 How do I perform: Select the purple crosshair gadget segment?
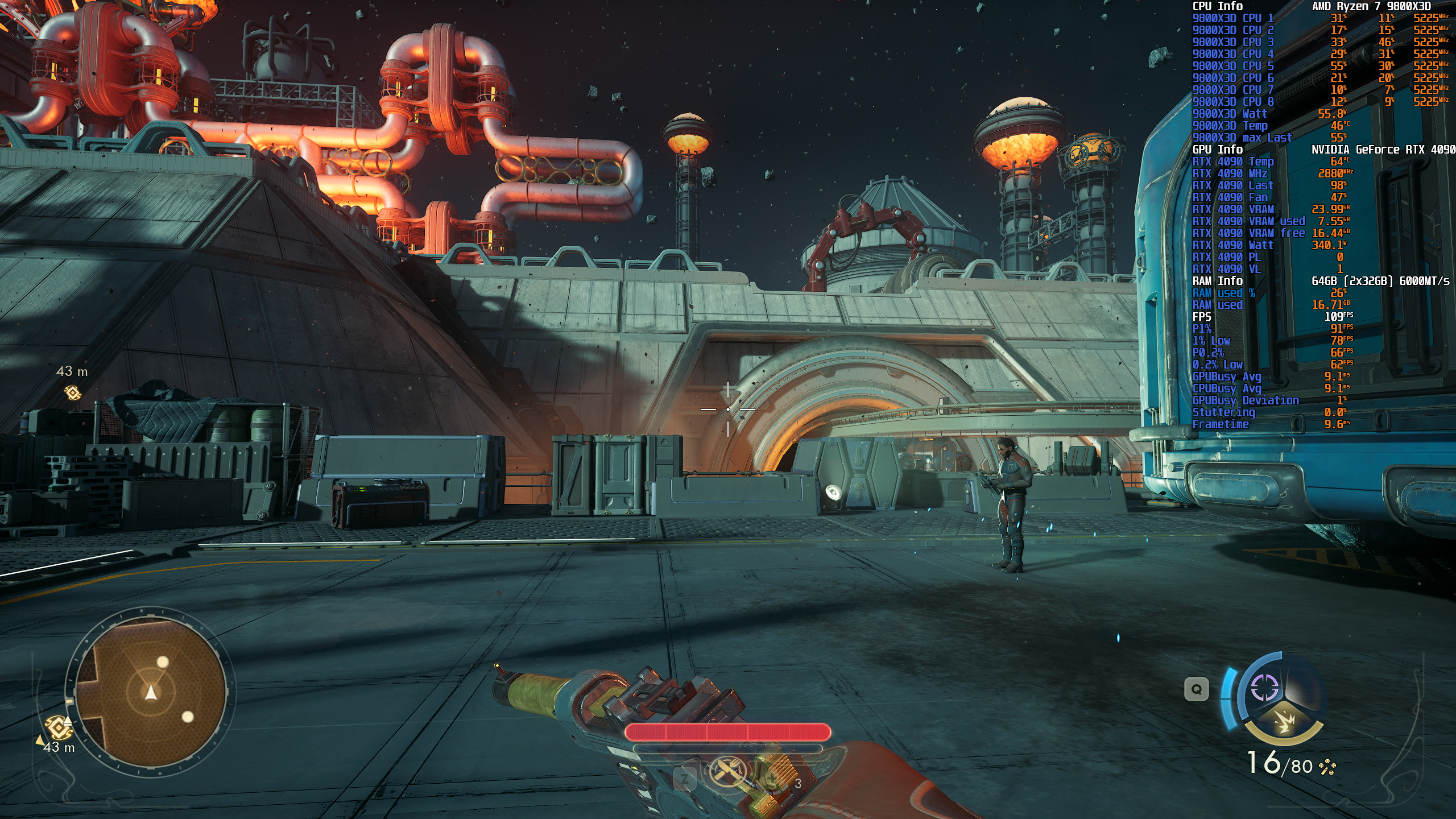point(1264,688)
